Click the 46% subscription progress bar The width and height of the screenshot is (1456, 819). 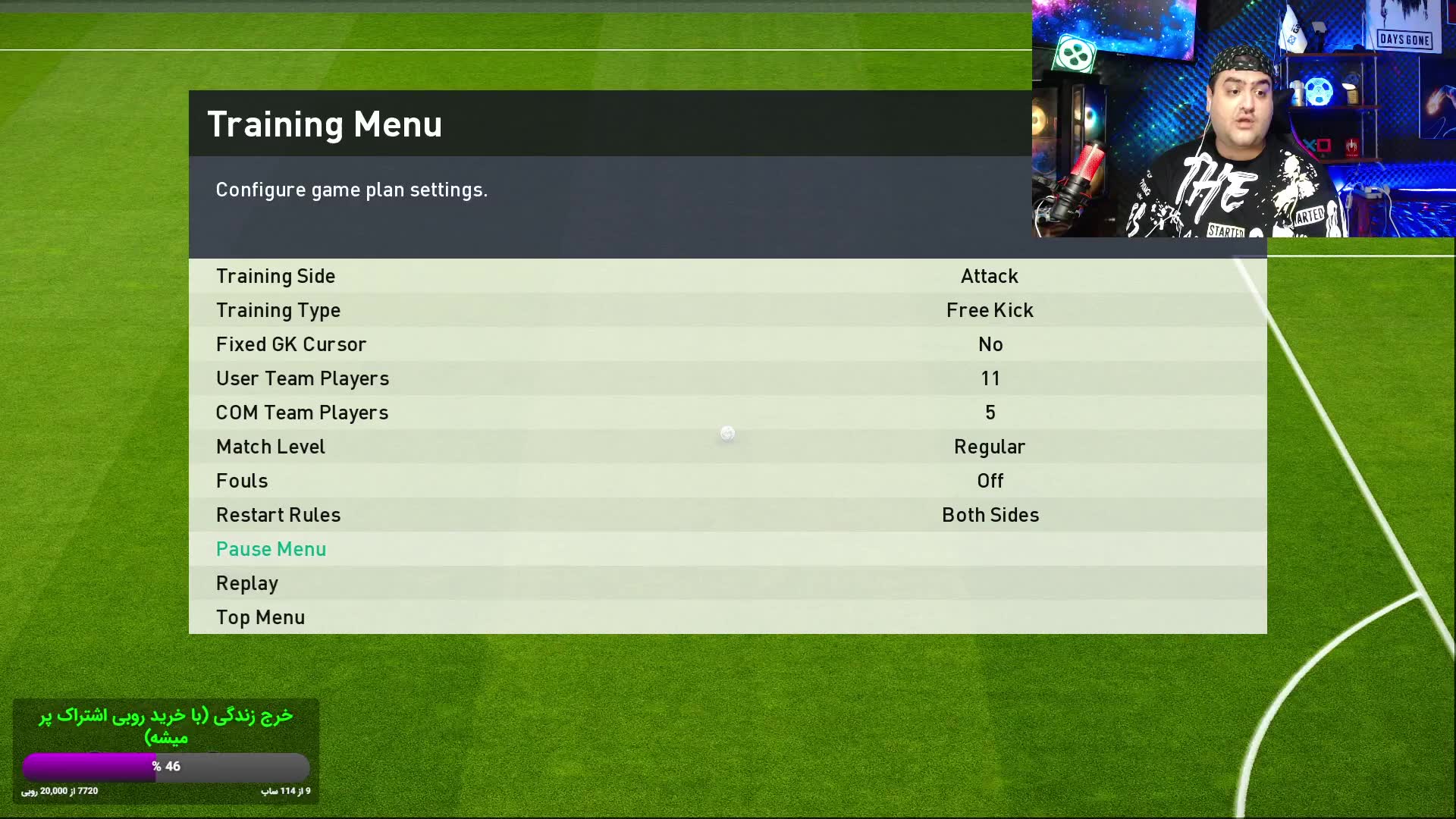click(x=165, y=767)
